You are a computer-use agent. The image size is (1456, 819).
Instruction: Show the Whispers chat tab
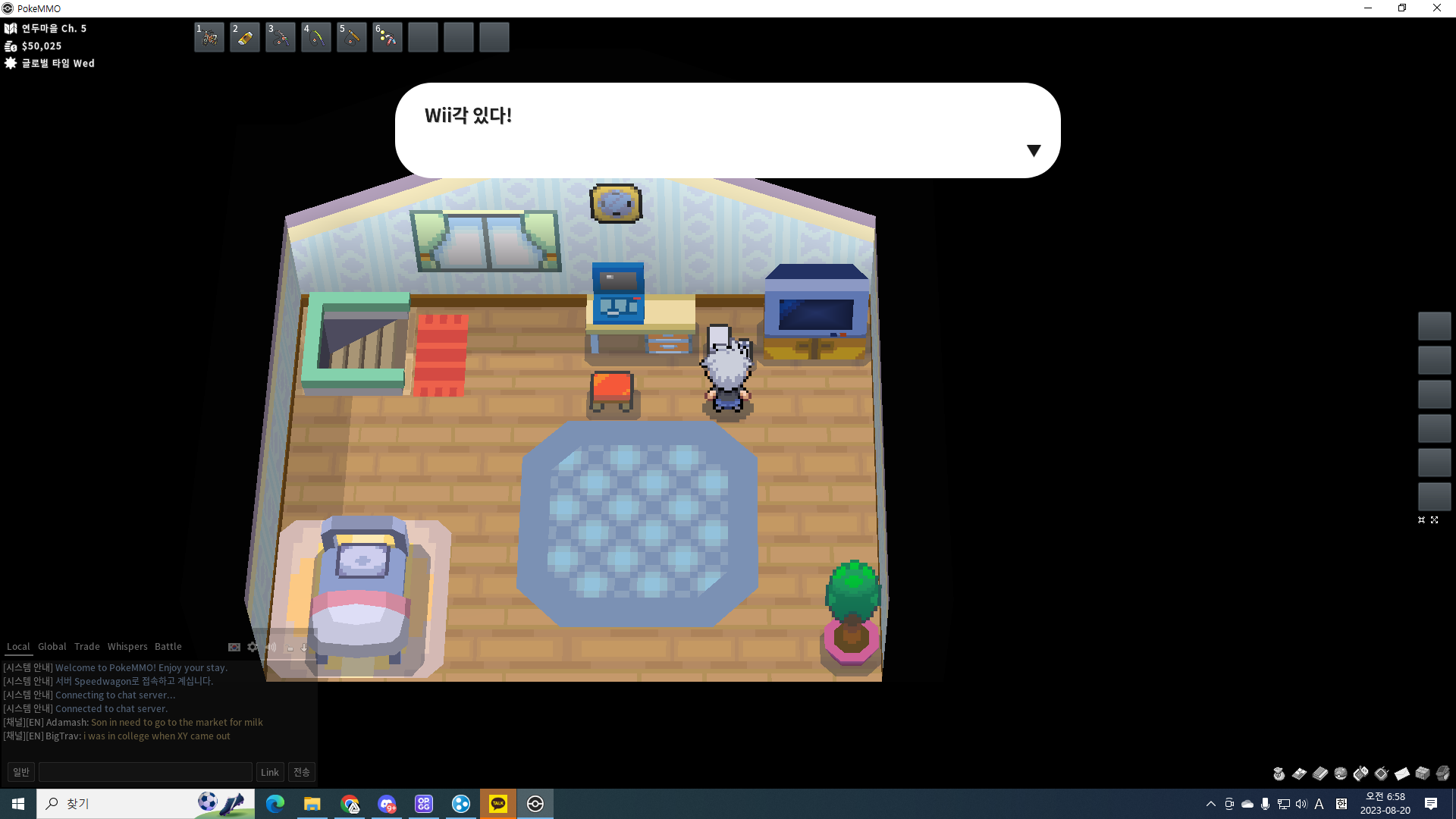point(127,647)
